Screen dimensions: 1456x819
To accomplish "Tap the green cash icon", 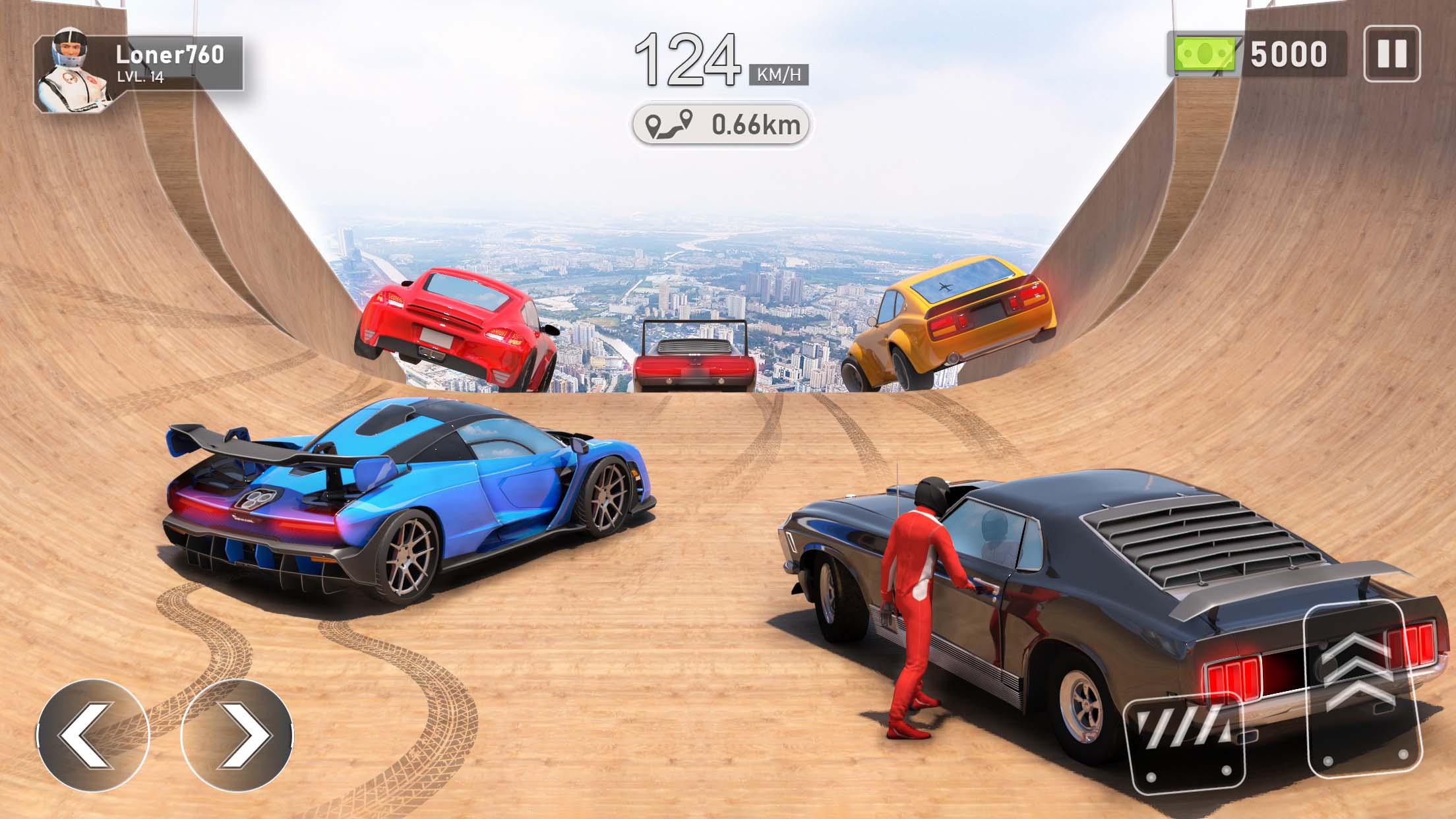I will (x=1203, y=53).
